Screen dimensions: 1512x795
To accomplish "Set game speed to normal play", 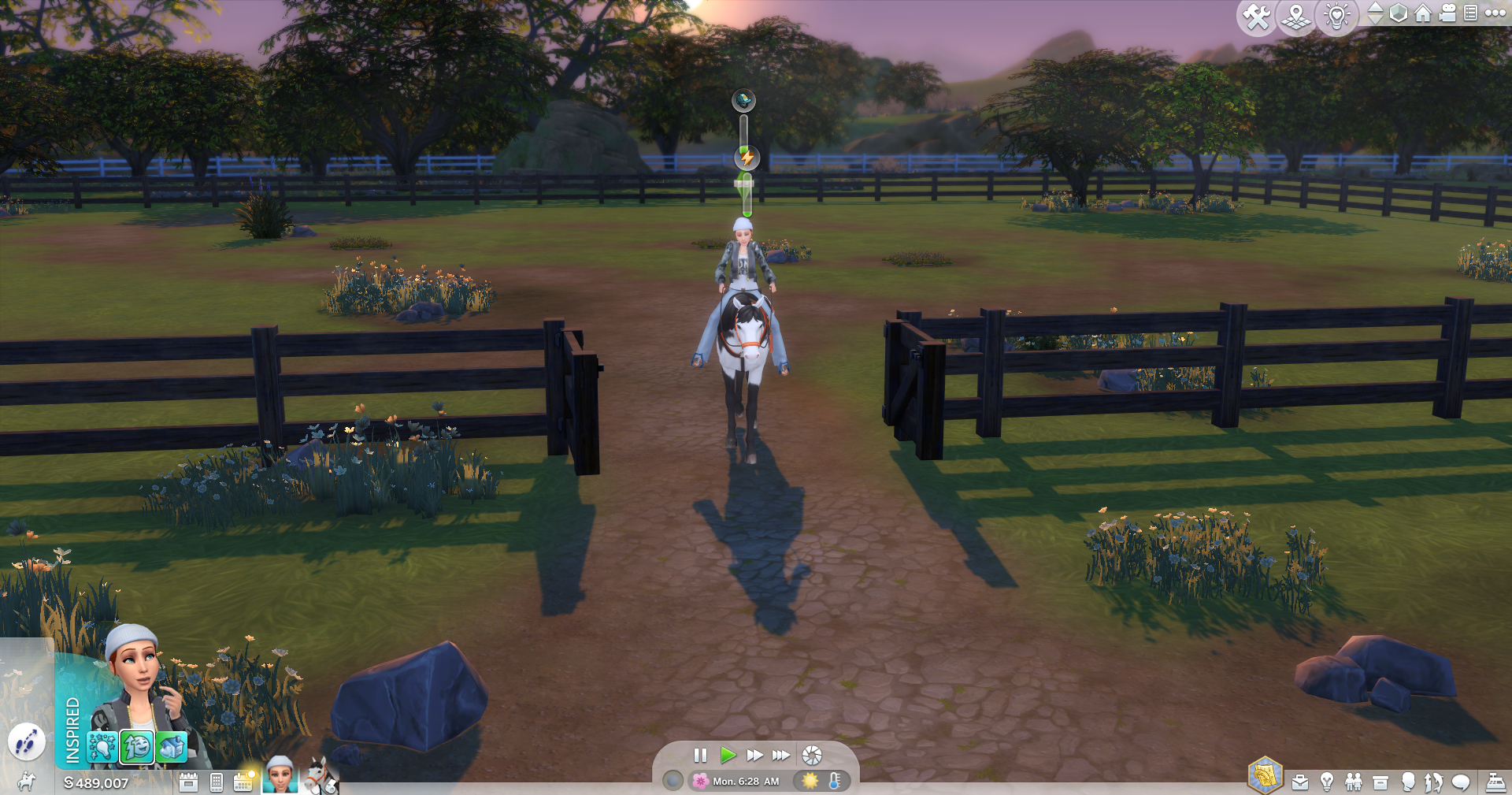I will pyautogui.click(x=728, y=755).
